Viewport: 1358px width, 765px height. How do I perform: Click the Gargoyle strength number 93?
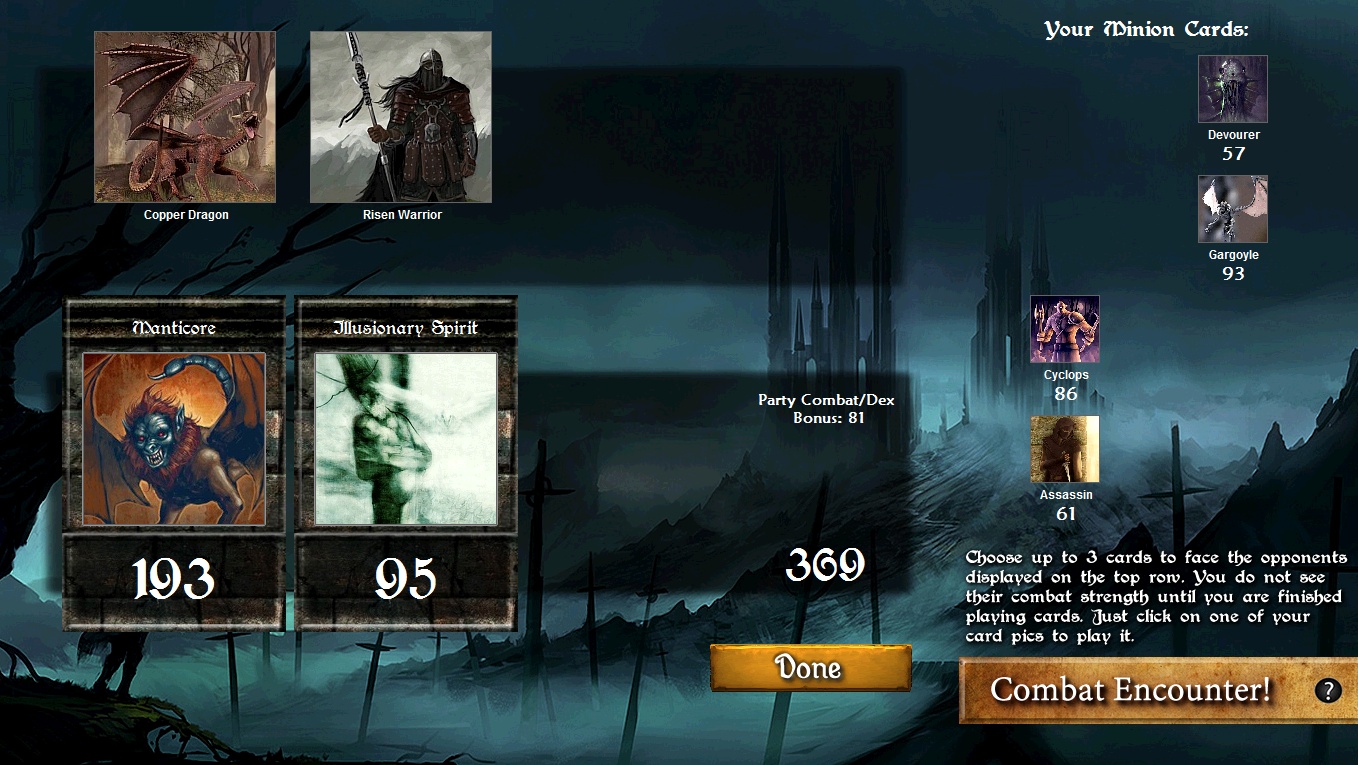1232,274
